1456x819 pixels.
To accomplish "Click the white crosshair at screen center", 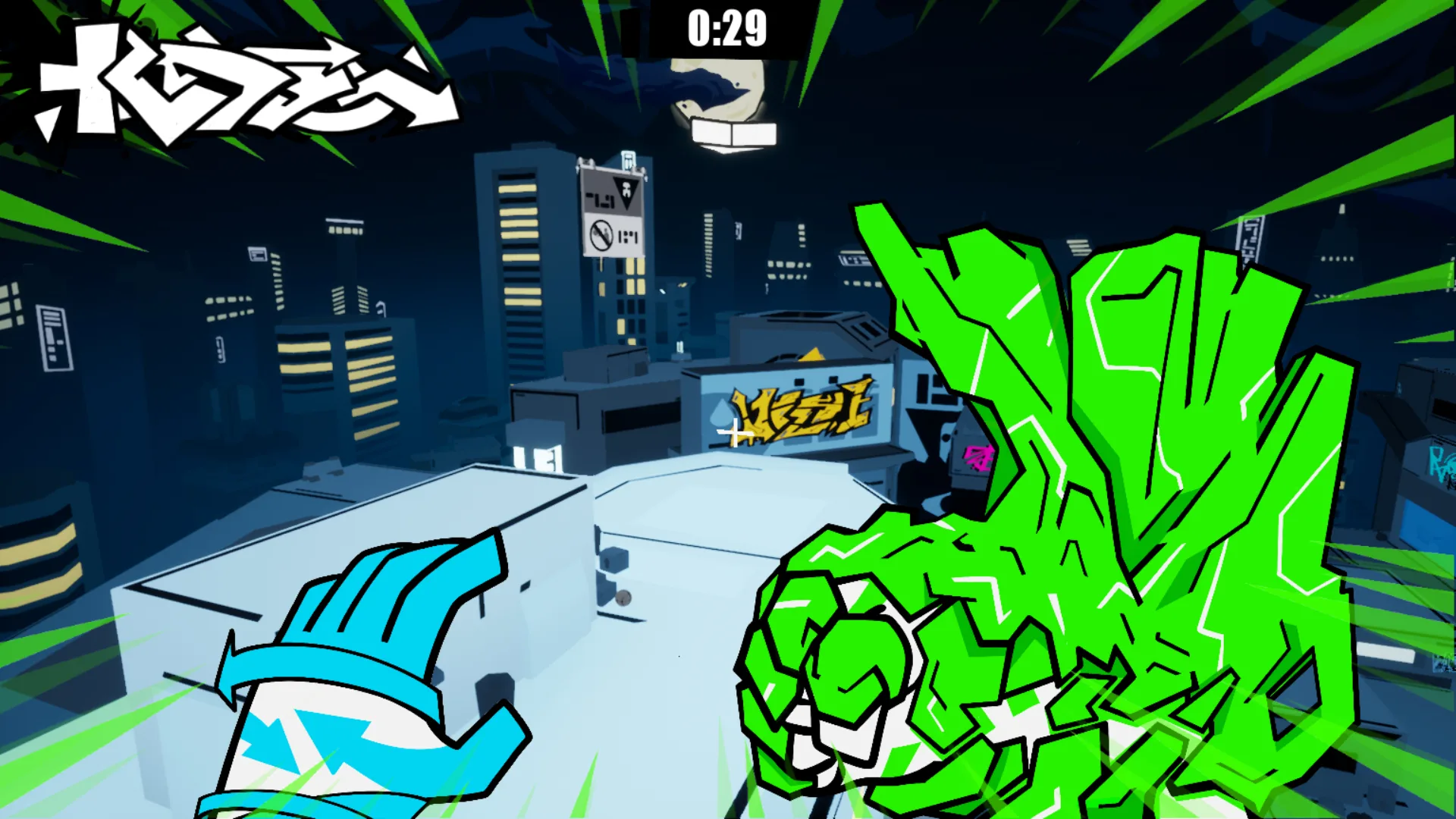I will click(x=734, y=434).
